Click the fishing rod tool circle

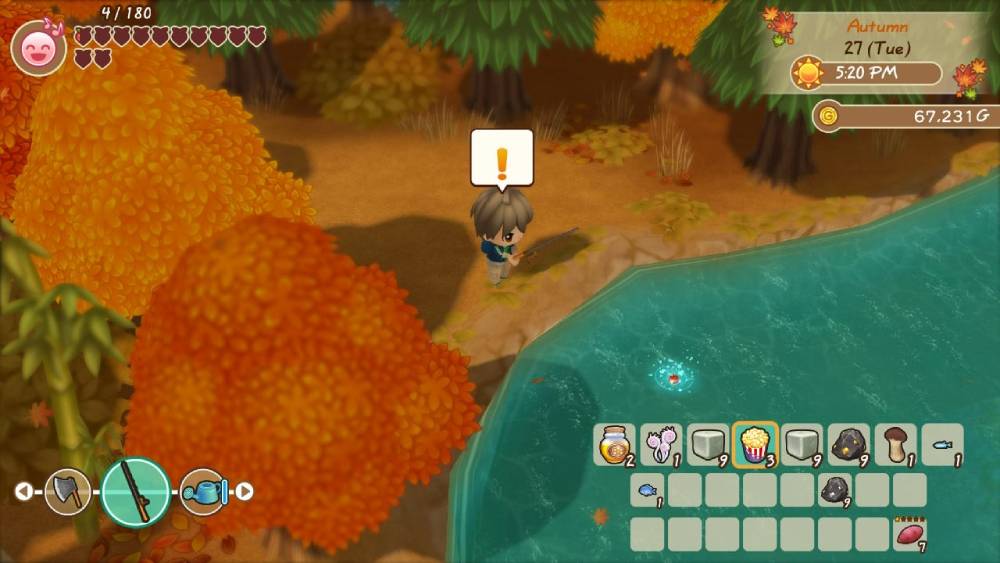[135, 491]
